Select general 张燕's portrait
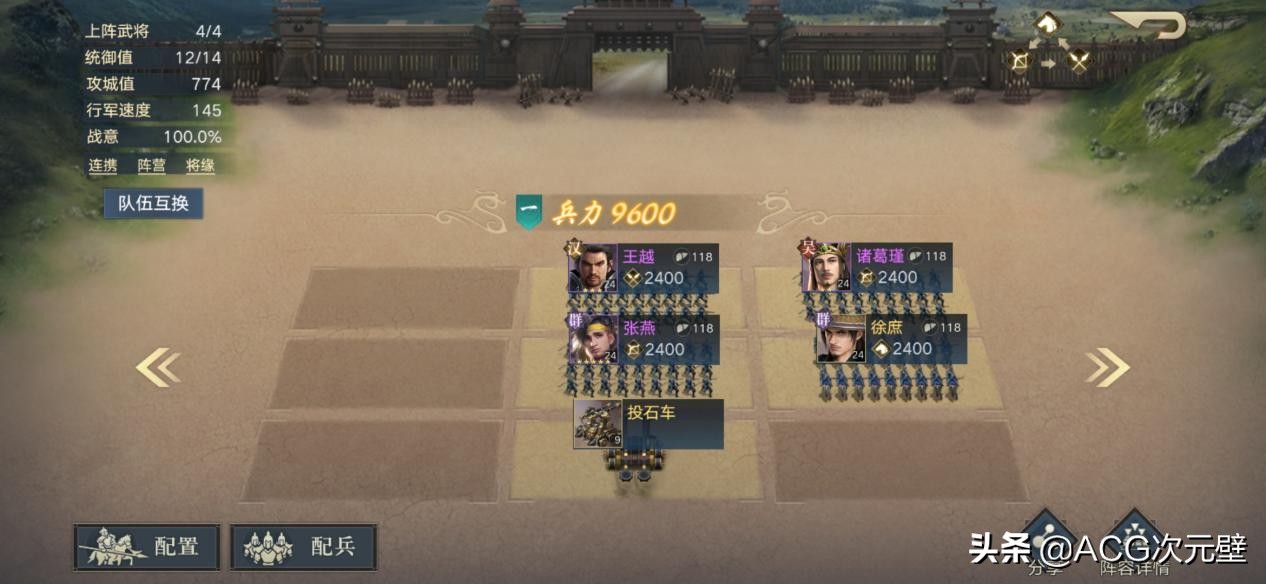 [592, 339]
